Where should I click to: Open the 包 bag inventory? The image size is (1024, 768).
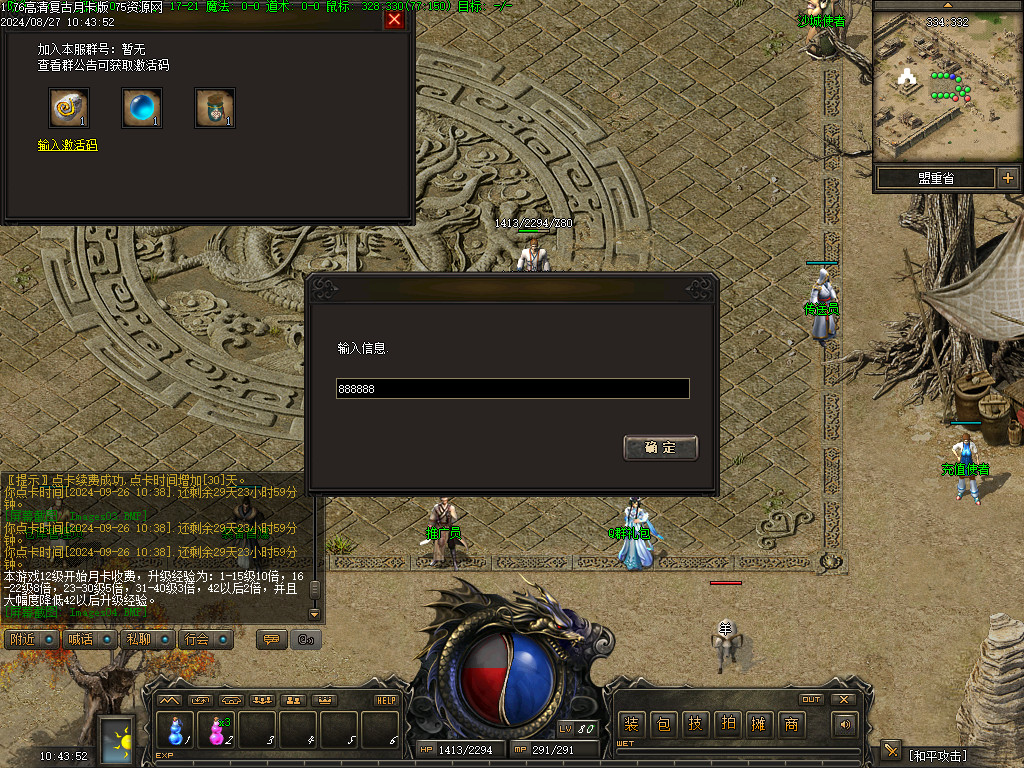[x=663, y=725]
